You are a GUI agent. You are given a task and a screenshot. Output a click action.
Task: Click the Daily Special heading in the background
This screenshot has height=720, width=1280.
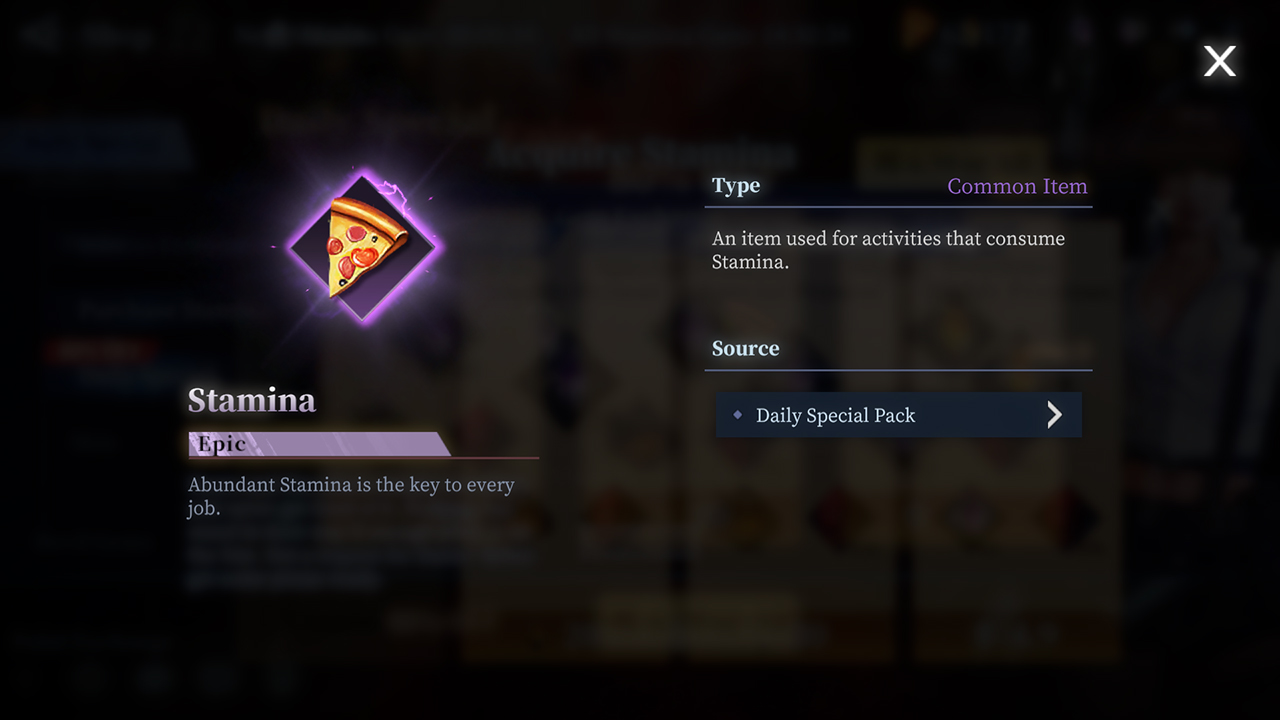[x=375, y=120]
